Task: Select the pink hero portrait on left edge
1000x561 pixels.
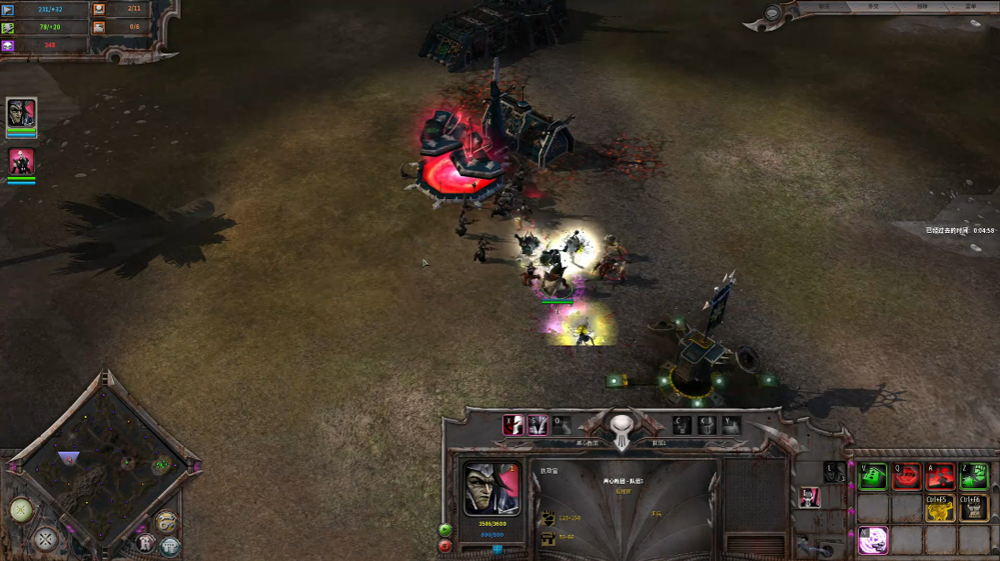Action: 21,161
